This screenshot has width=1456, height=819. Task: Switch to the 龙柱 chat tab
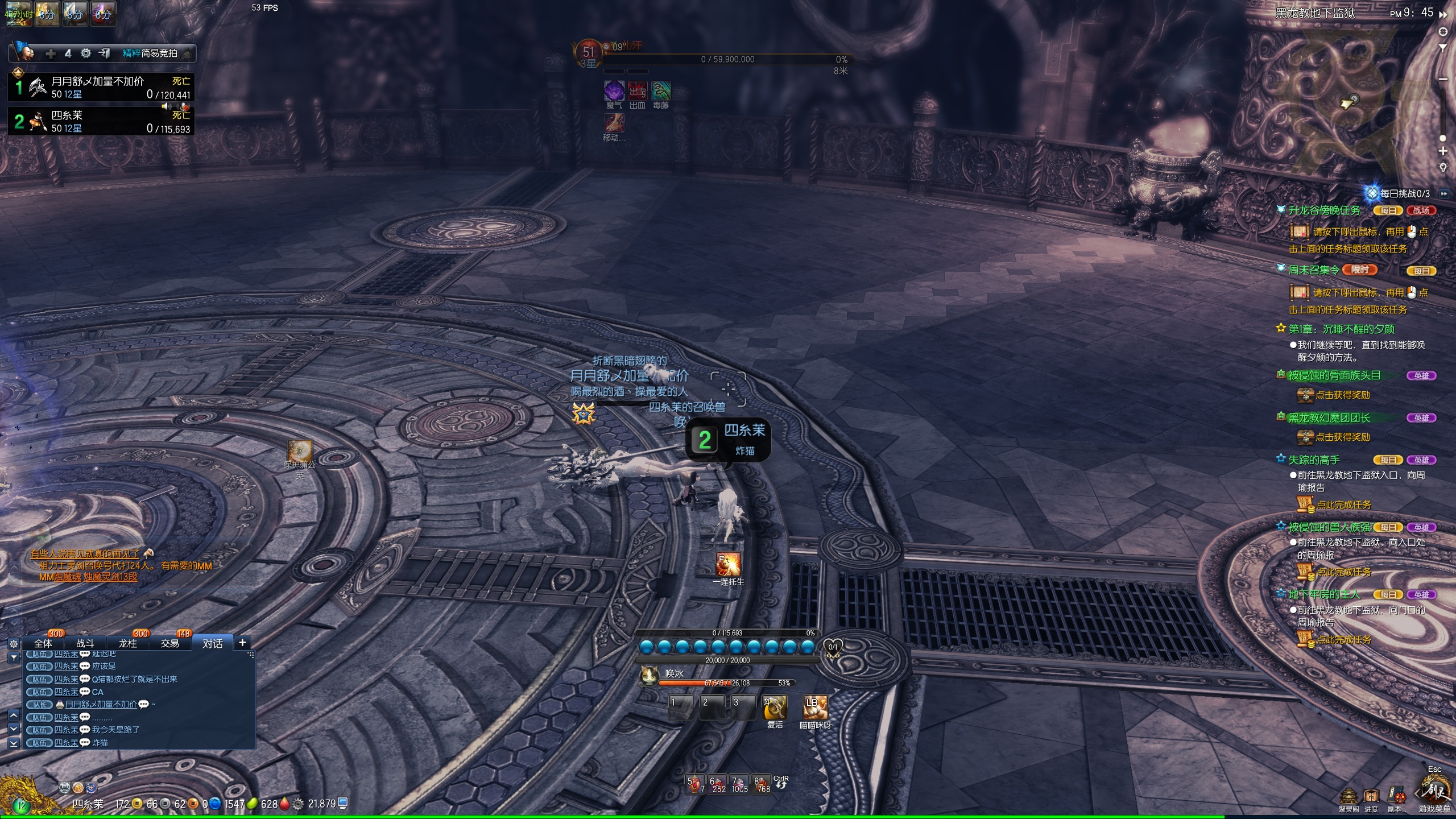[x=128, y=643]
